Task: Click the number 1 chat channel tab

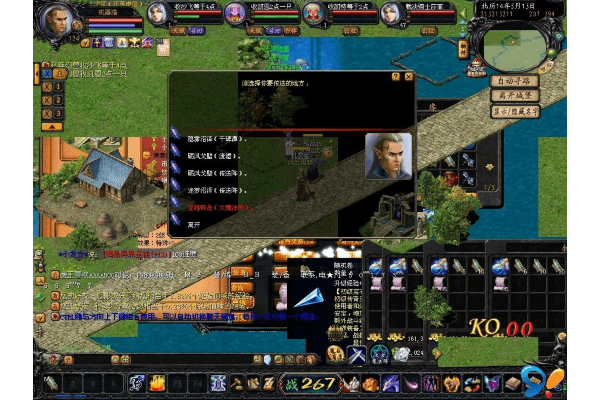Action: point(59,87)
